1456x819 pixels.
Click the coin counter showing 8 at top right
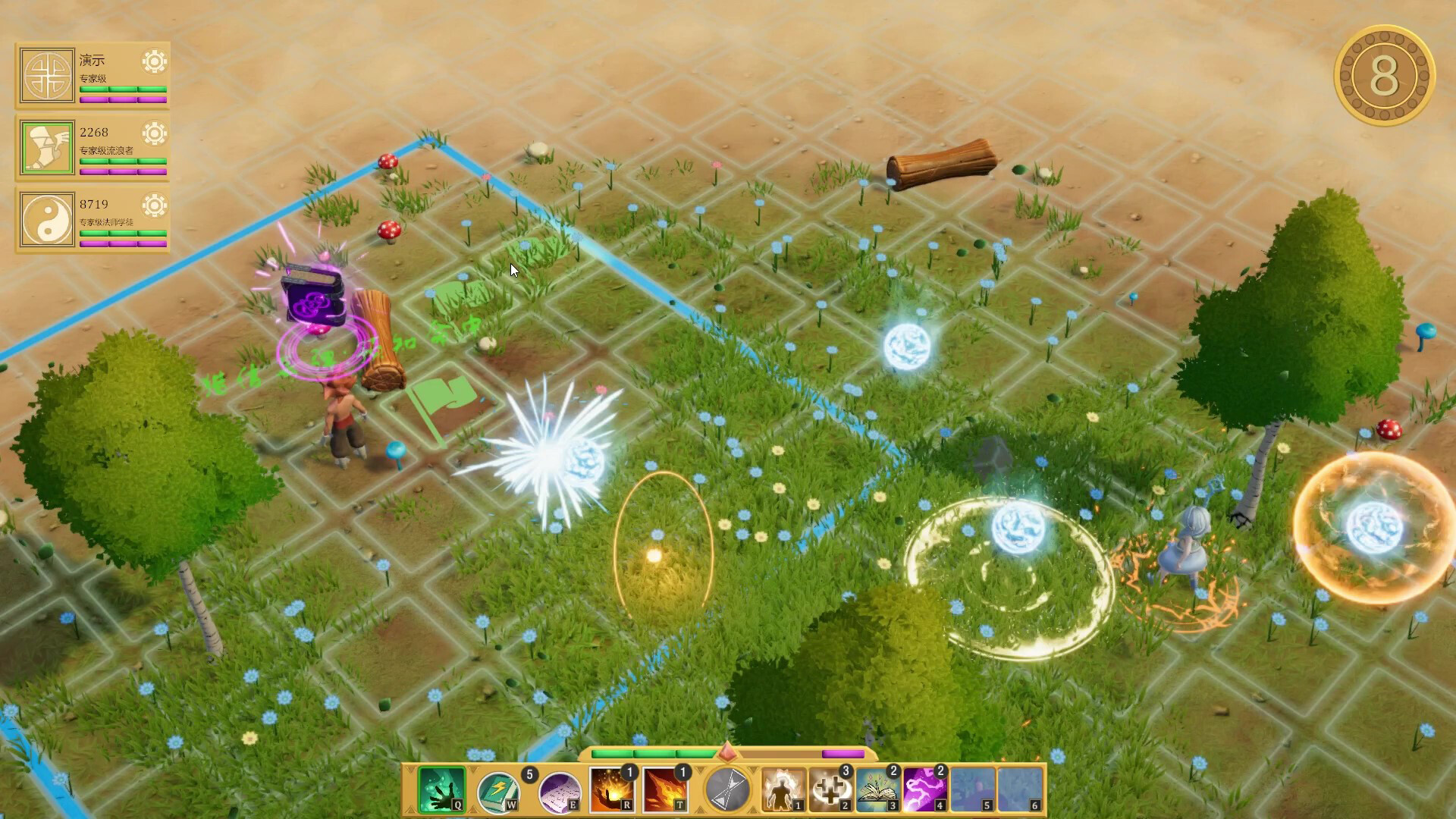1385,73
